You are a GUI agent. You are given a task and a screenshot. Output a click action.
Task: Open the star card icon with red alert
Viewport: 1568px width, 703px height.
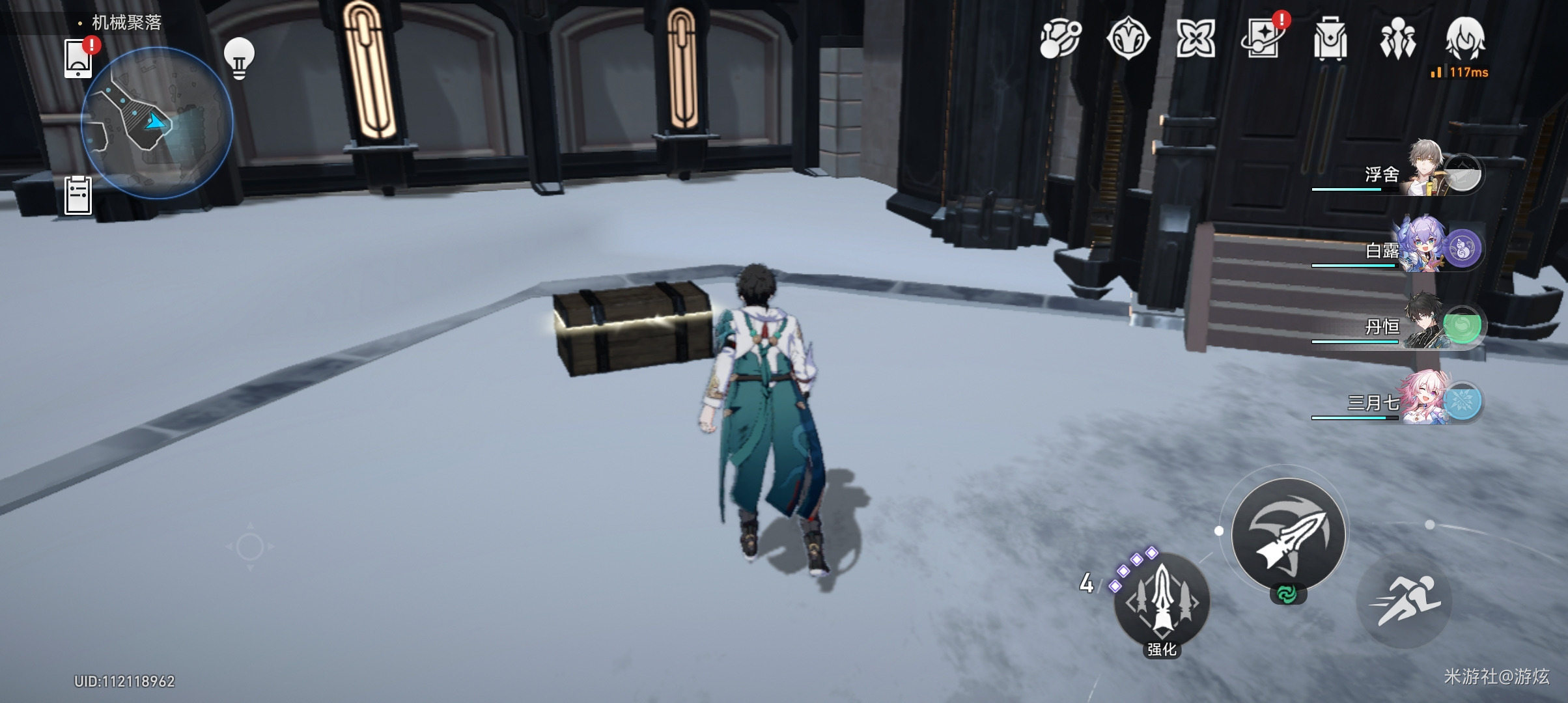pos(1263,38)
